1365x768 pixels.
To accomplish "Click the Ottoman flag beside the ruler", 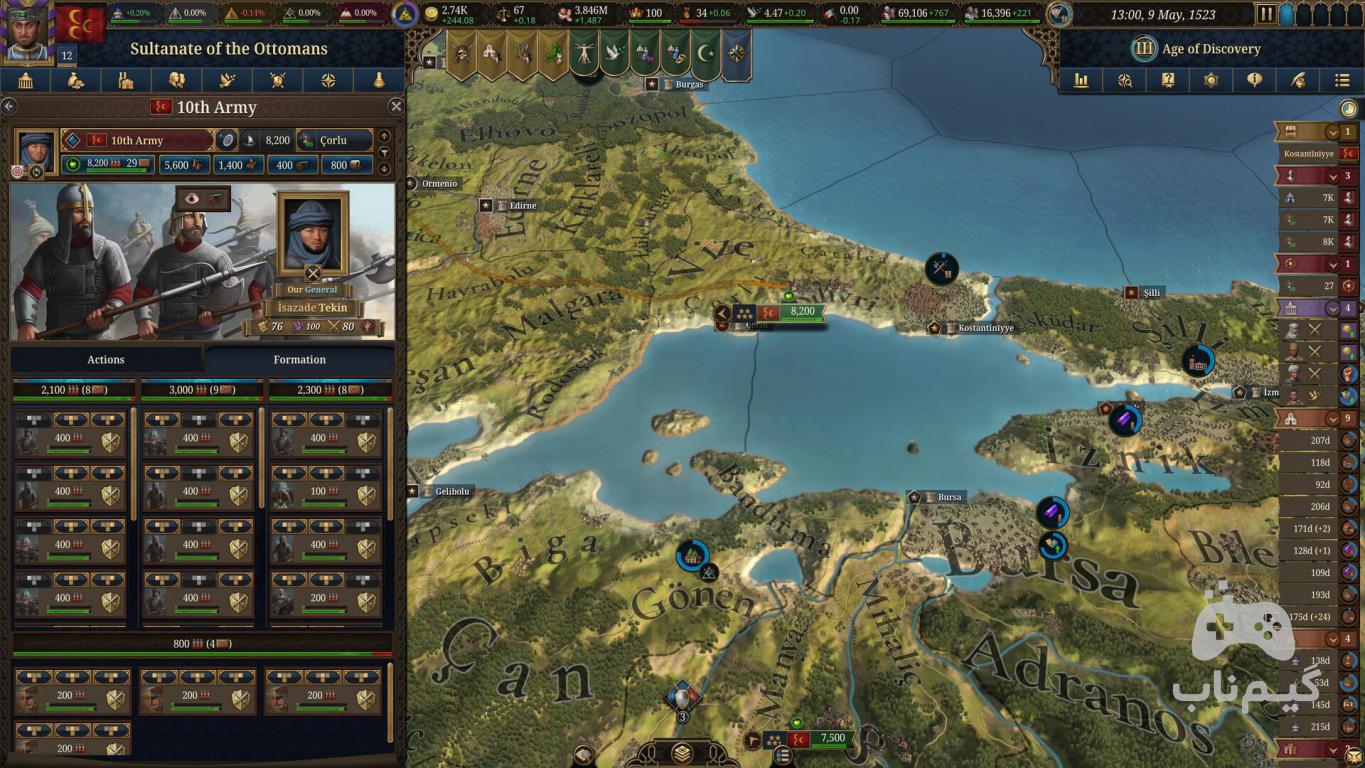I will pos(80,24).
